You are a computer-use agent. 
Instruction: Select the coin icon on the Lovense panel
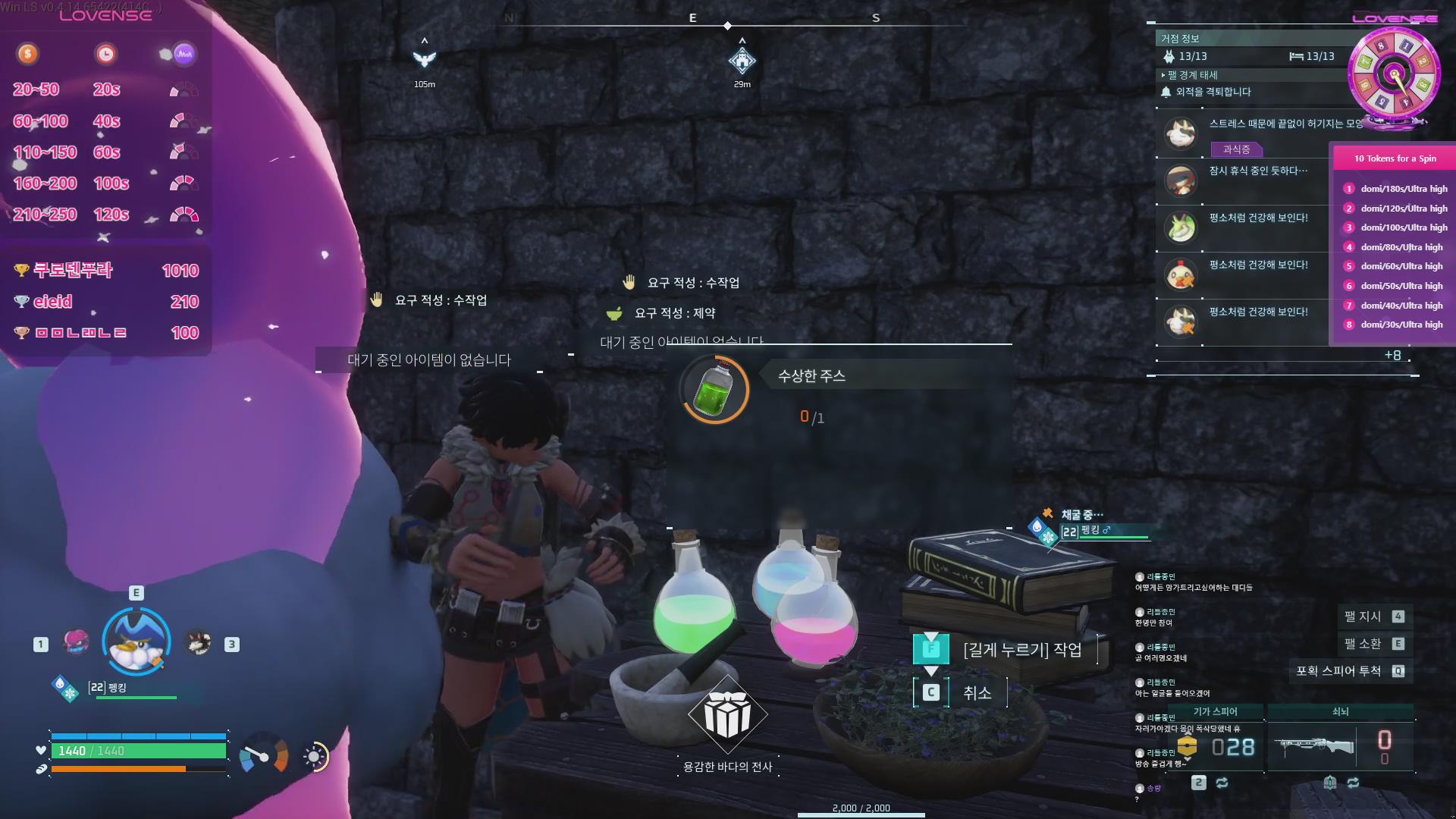point(28,54)
